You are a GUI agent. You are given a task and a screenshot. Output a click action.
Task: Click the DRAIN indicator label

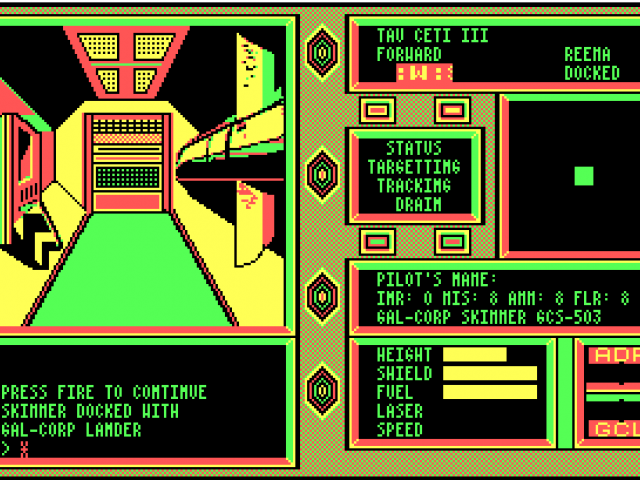(414, 204)
